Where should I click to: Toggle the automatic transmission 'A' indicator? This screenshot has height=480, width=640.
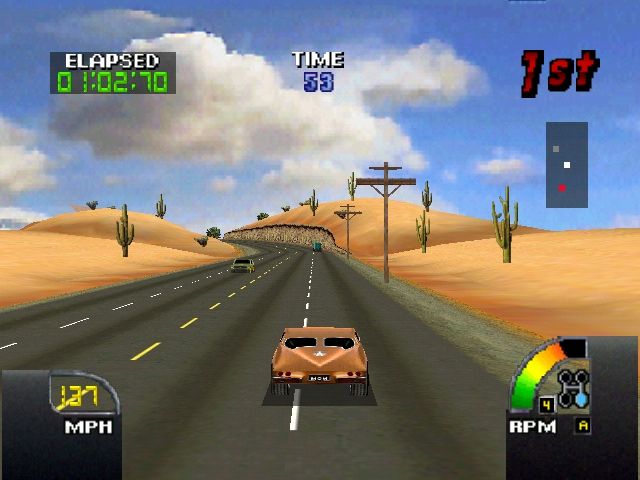point(581,426)
